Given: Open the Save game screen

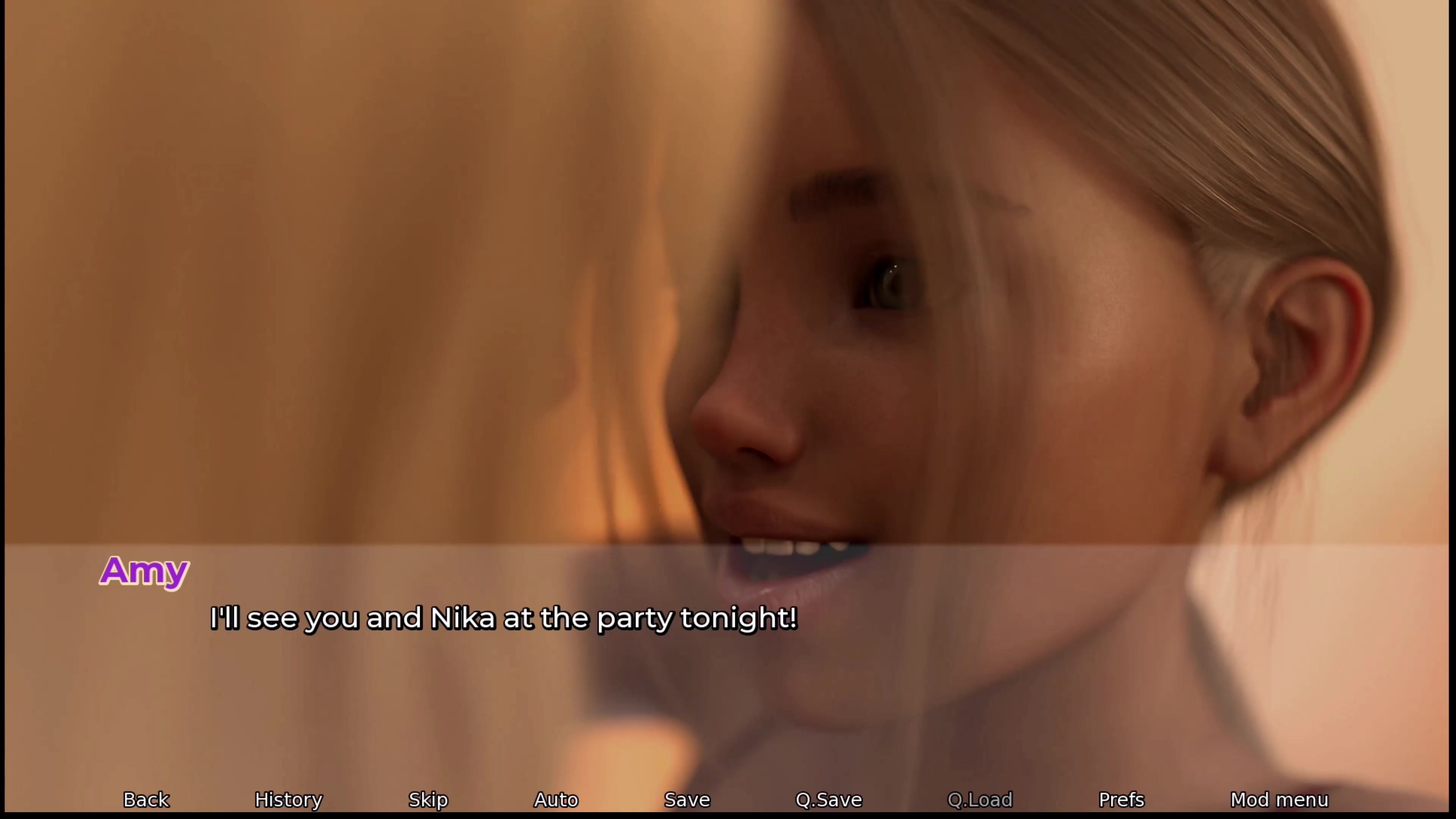Looking at the screenshot, I should [687, 800].
